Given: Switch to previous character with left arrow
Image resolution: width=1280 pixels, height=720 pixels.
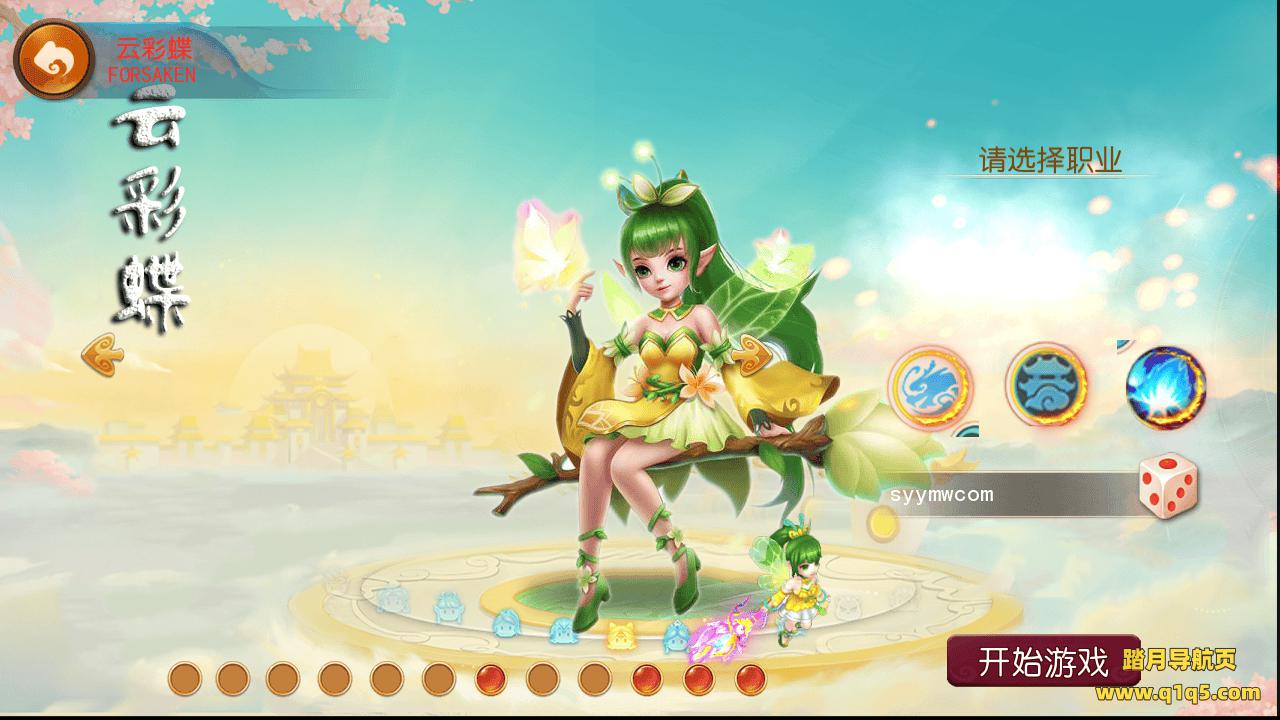Looking at the screenshot, I should pyautogui.click(x=102, y=354).
